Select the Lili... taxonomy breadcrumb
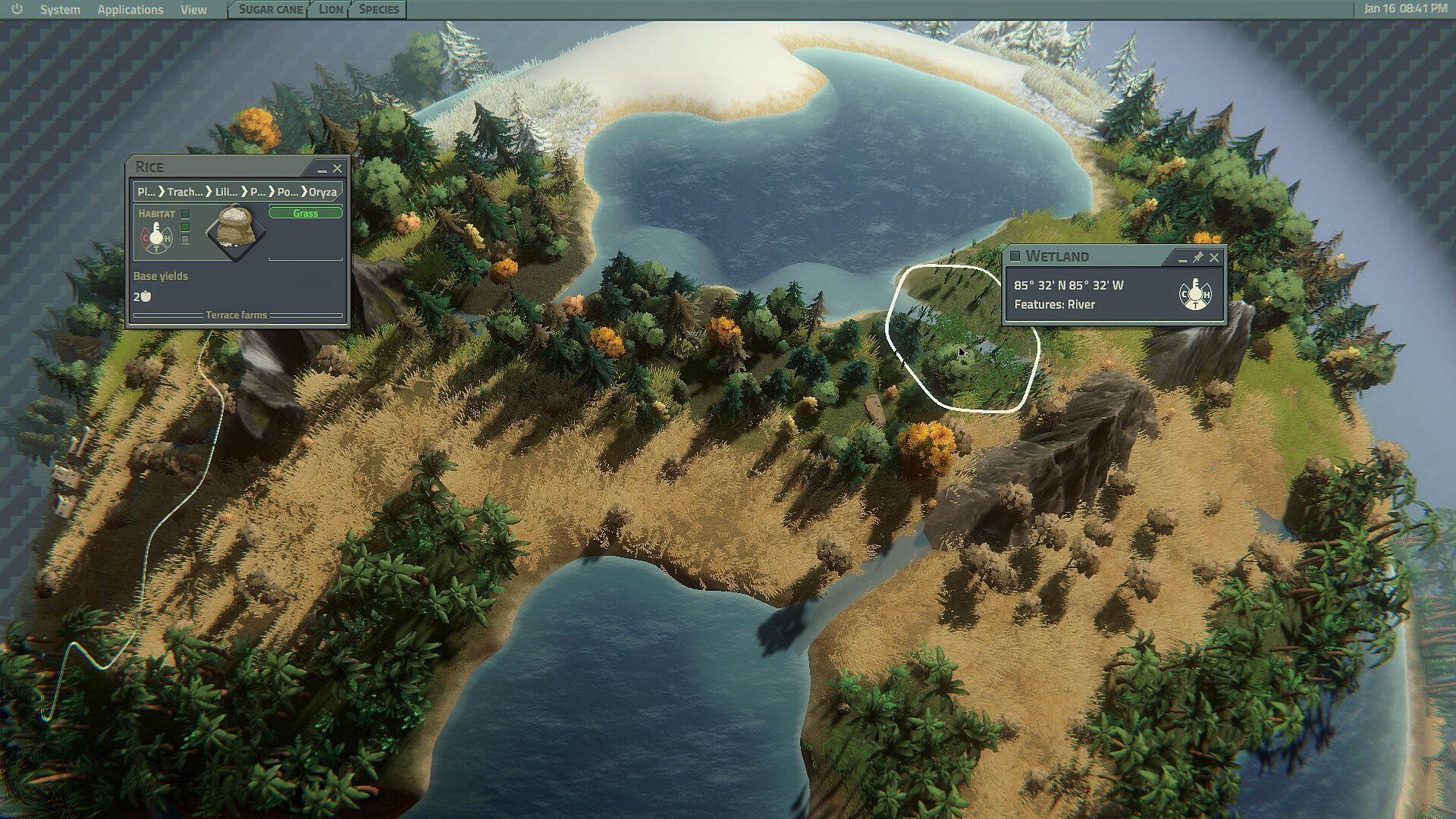 pyautogui.click(x=226, y=192)
